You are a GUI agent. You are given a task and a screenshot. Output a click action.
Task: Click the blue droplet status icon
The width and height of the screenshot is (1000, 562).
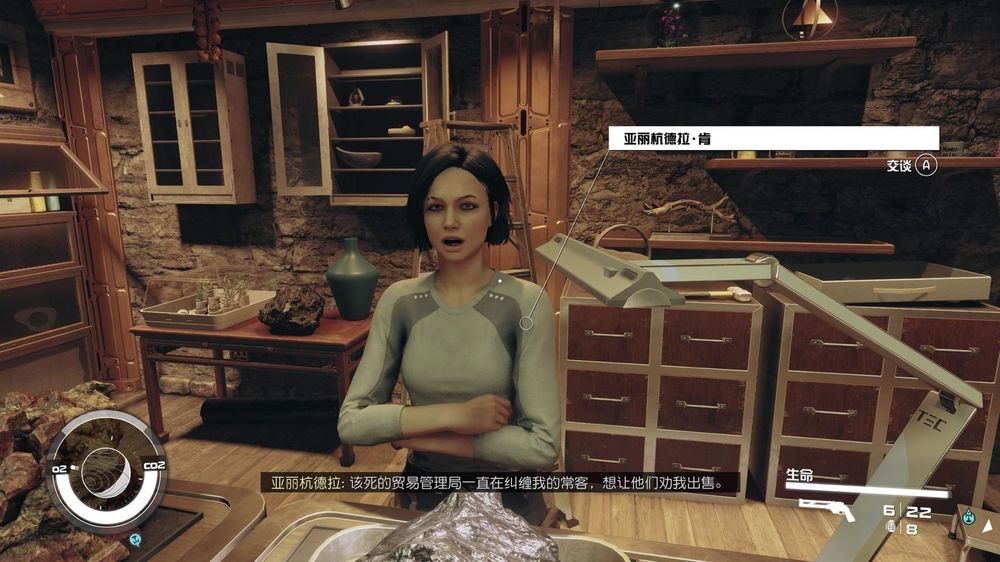pyautogui.click(x=968, y=518)
